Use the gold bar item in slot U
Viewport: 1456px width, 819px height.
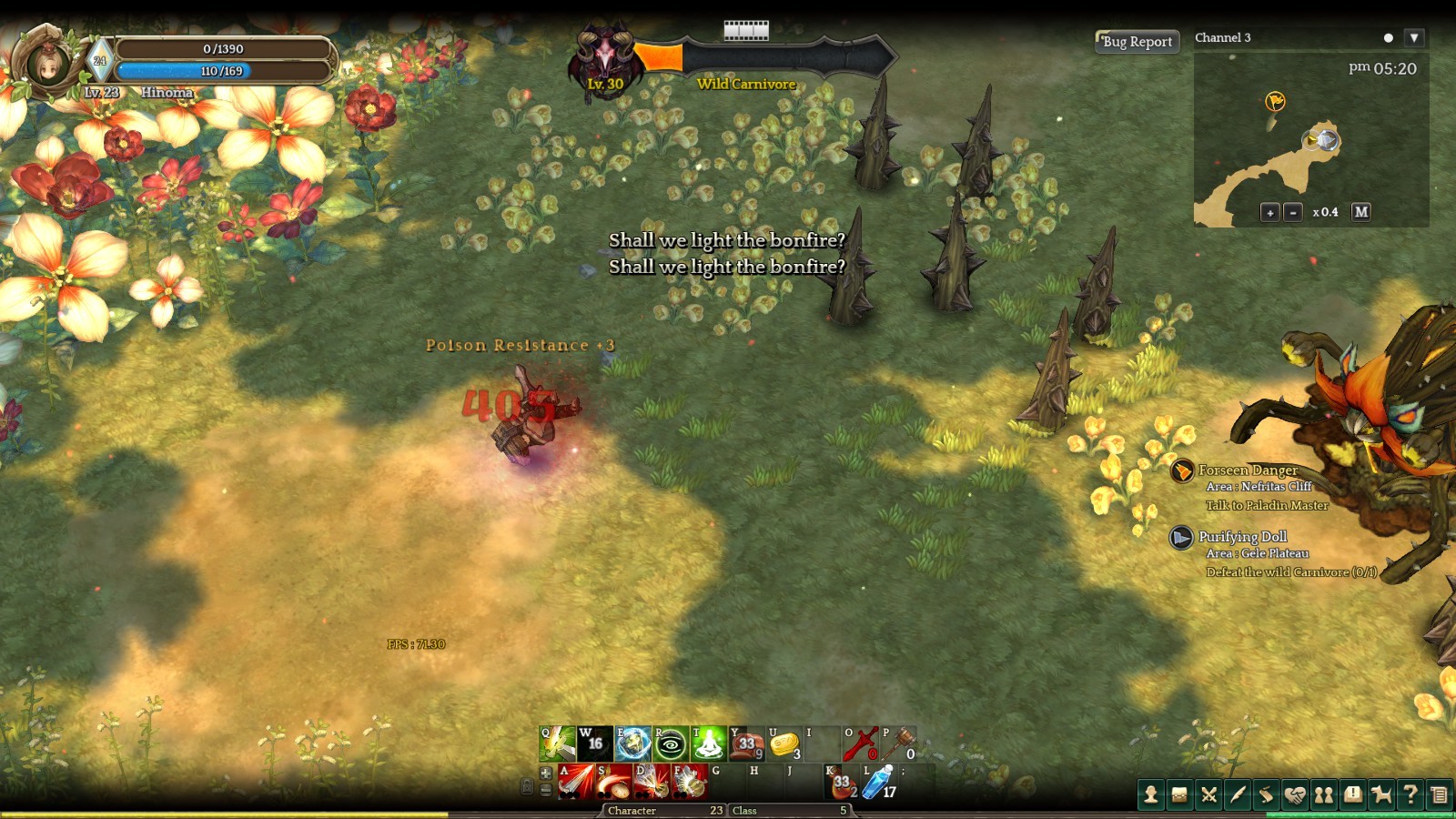point(784,744)
